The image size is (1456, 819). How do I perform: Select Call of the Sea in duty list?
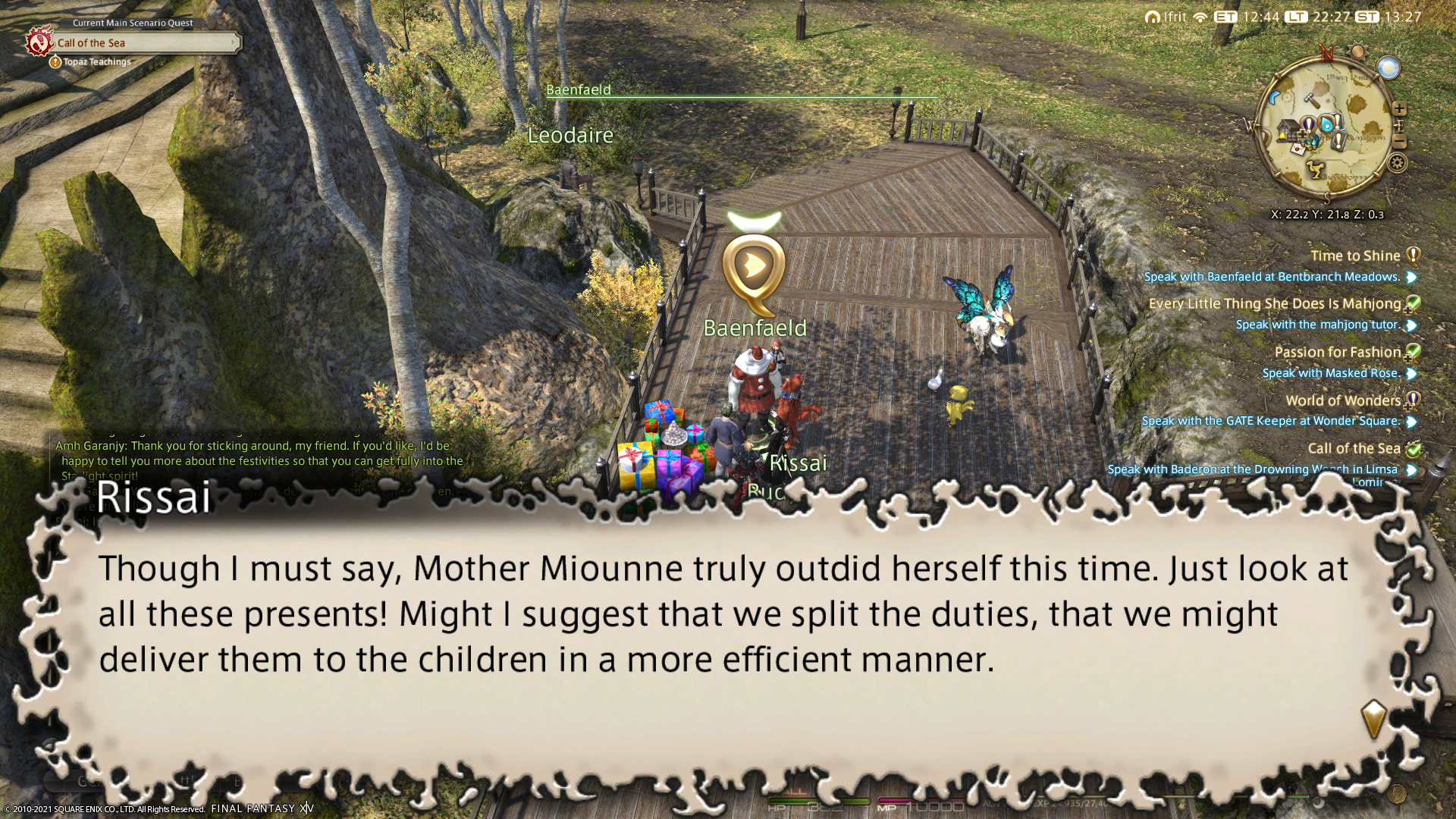1354,449
